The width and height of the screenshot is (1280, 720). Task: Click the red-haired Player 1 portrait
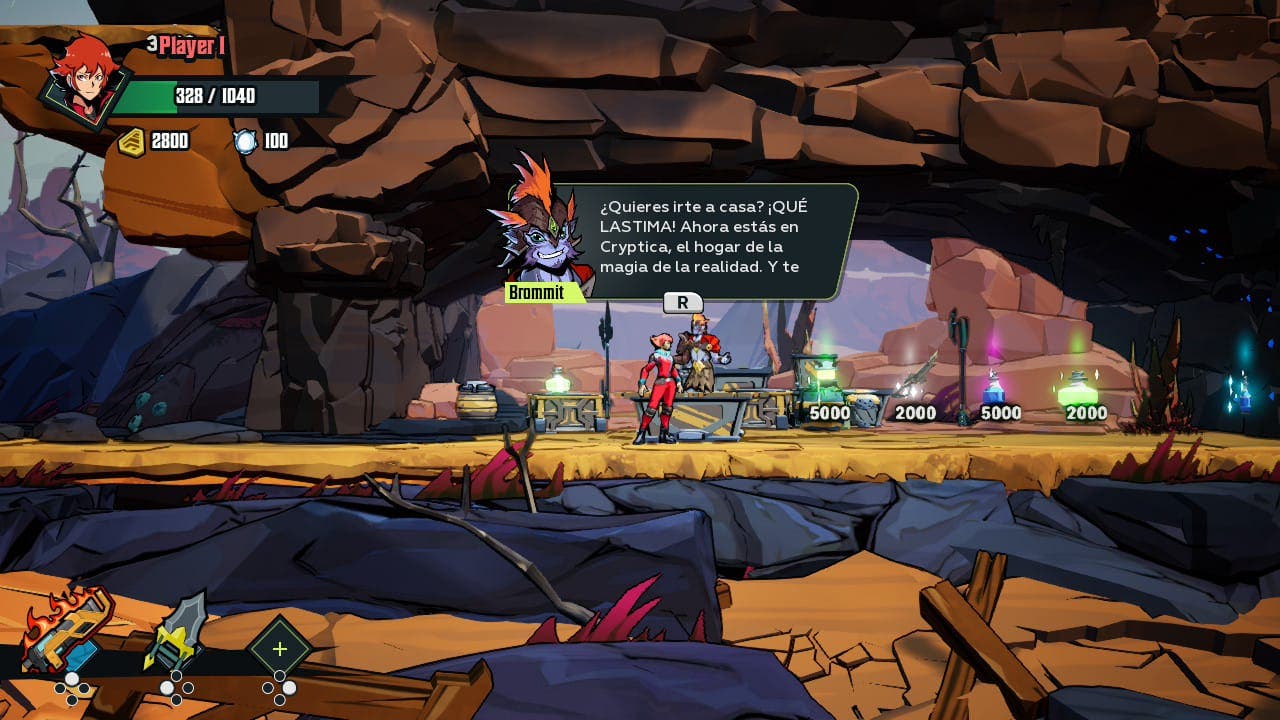(81, 82)
